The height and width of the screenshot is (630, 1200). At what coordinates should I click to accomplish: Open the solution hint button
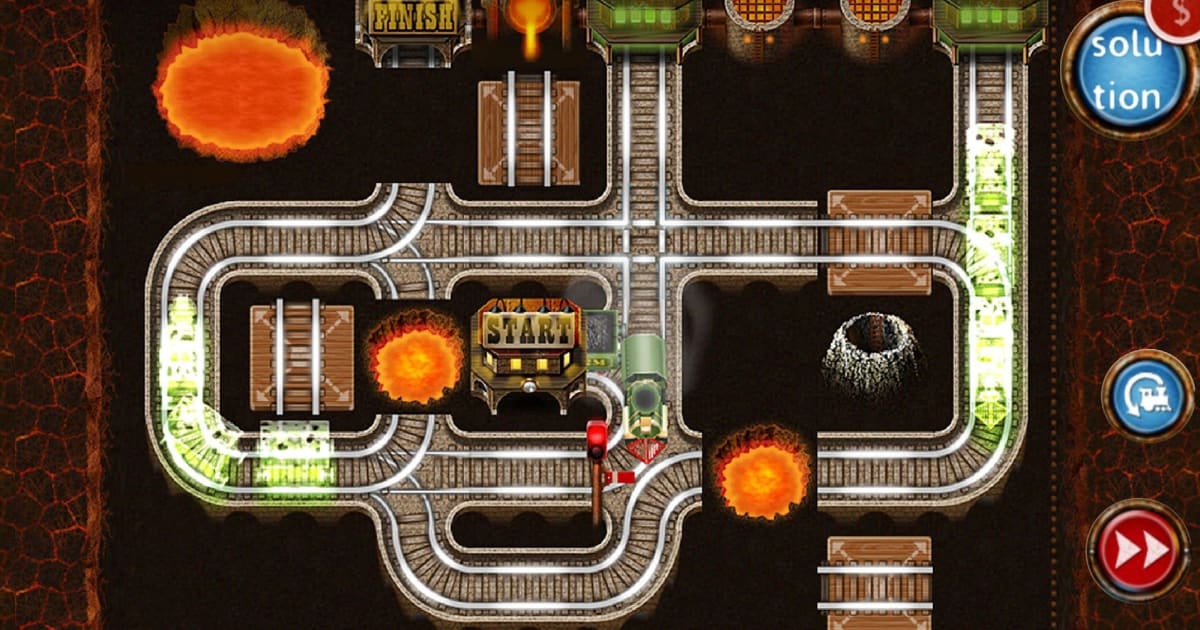click(x=1124, y=72)
